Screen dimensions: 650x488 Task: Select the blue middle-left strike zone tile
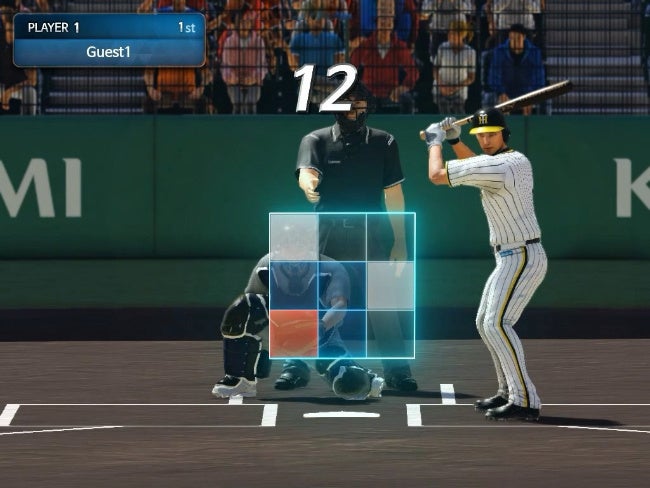click(x=294, y=285)
